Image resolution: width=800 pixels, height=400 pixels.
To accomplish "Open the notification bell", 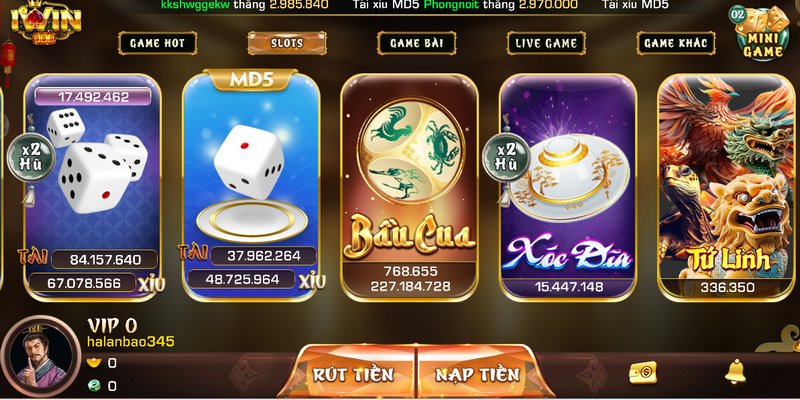I will (735, 372).
